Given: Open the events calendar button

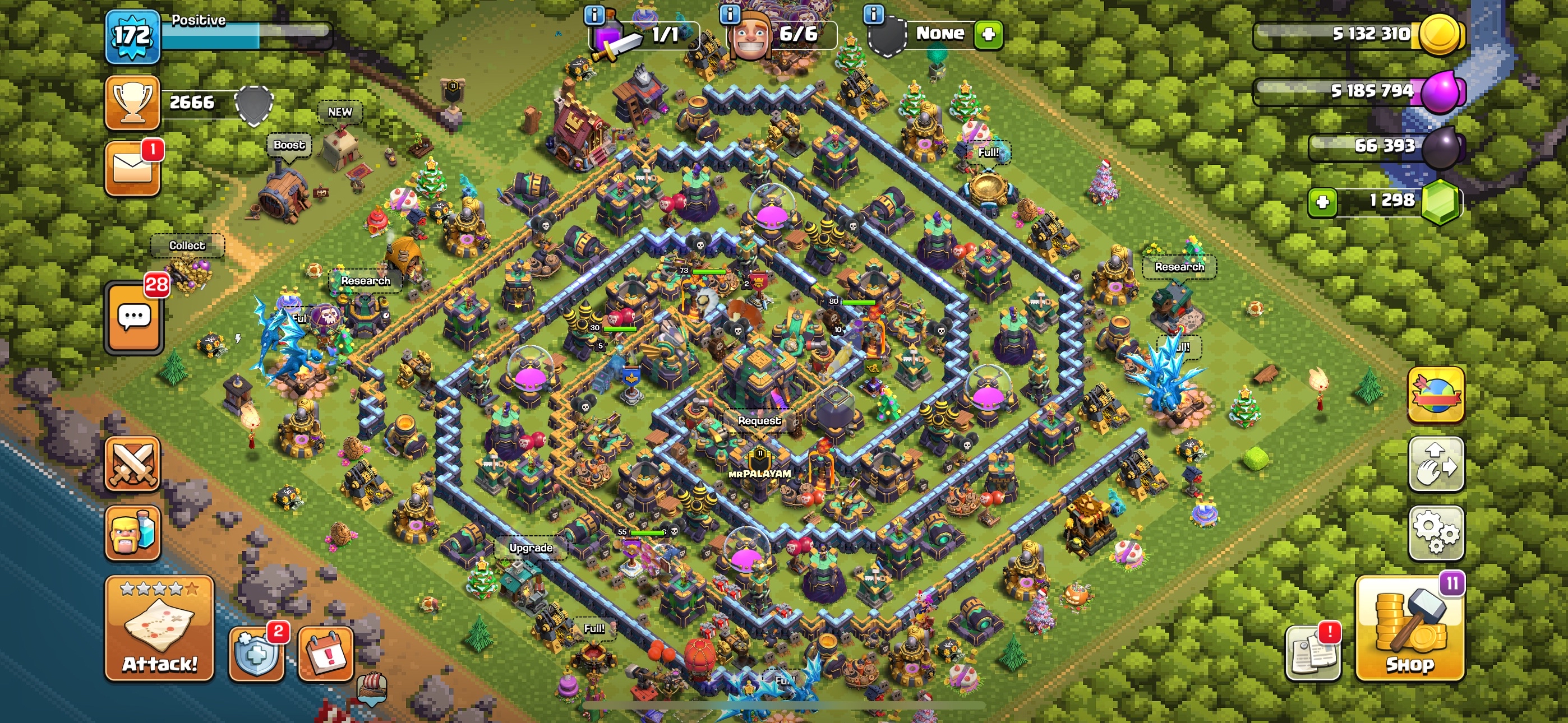Looking at the screenshot, I should tap(326, 654).
